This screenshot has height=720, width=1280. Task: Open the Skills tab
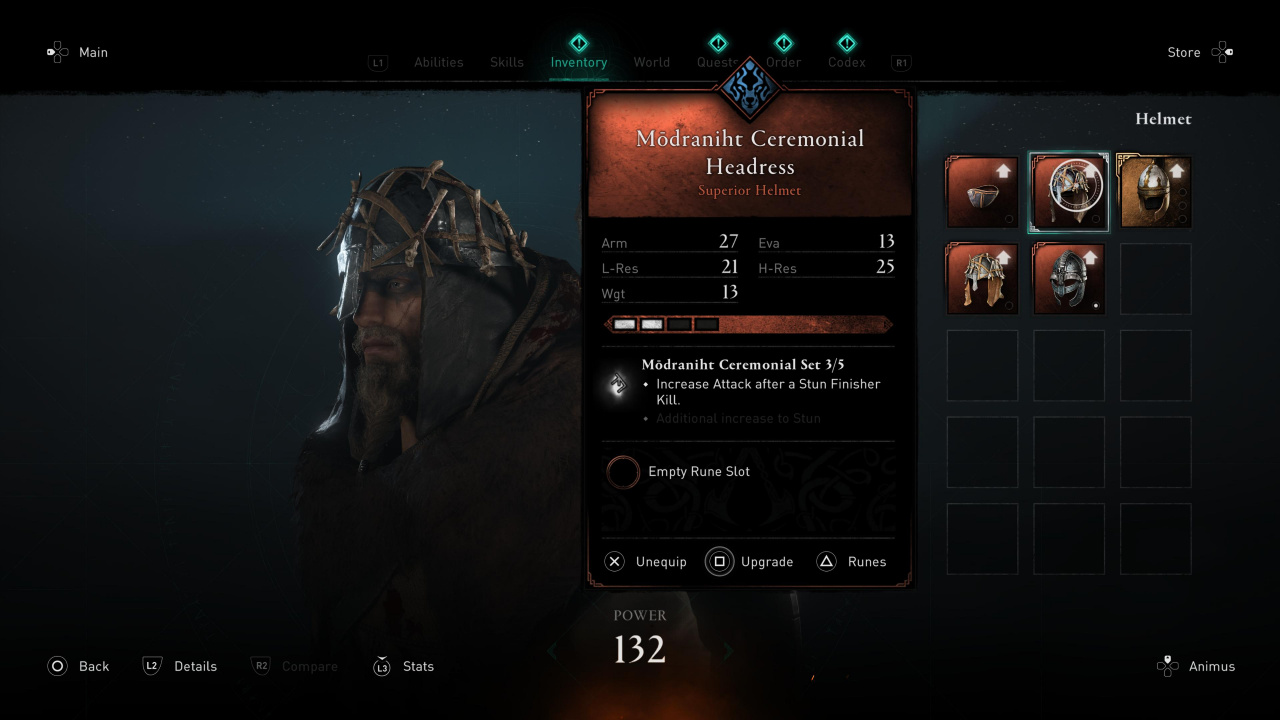[x=507, y=62]
